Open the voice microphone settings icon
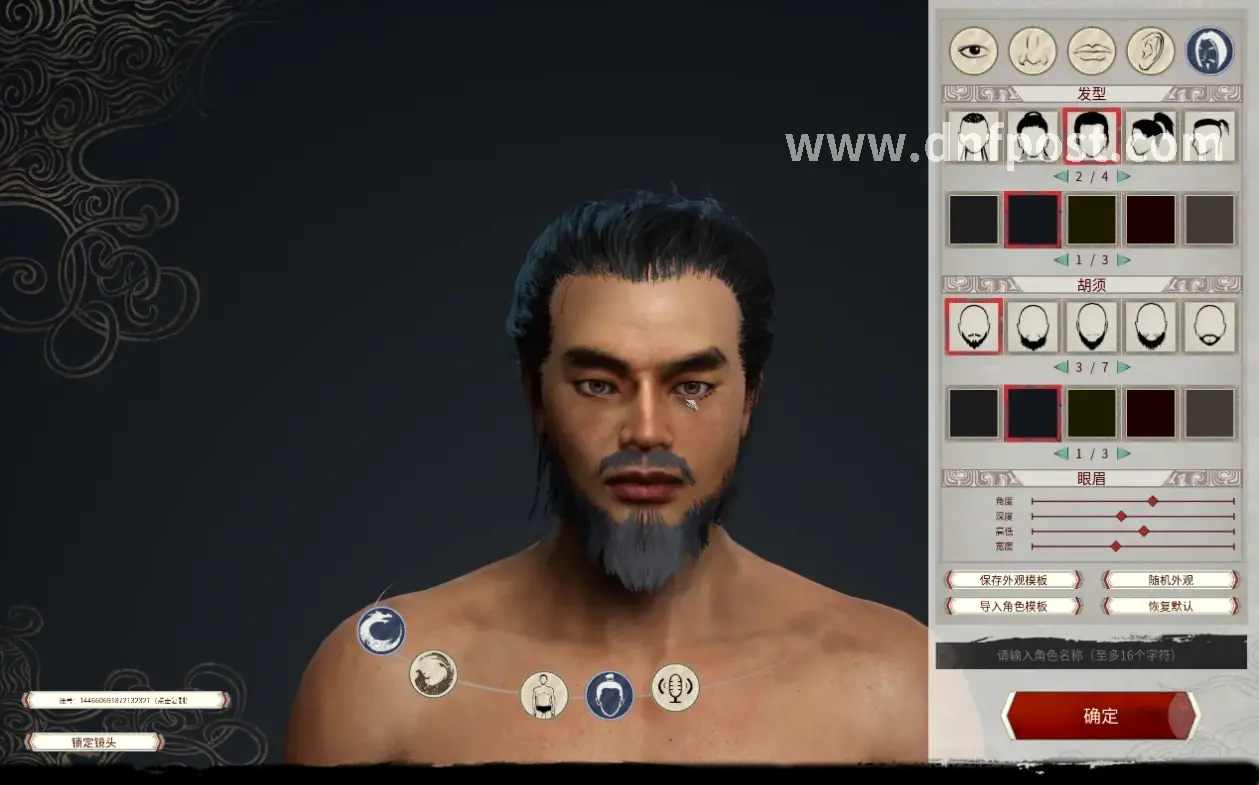Image resolution: width=1259 pixels, height=785 pixels. pyautogui.click(x=675, y=688)
